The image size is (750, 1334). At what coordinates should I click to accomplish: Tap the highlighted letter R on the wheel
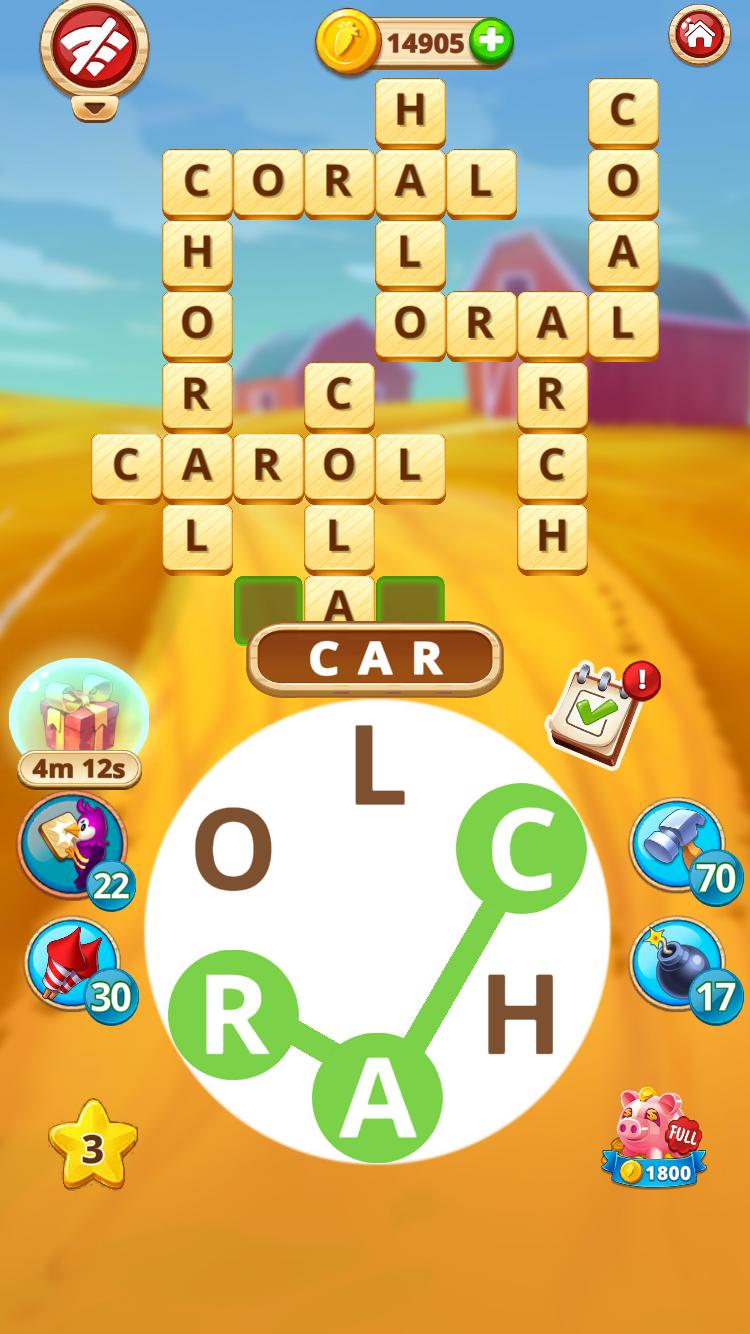click(x=234, y=1014)
